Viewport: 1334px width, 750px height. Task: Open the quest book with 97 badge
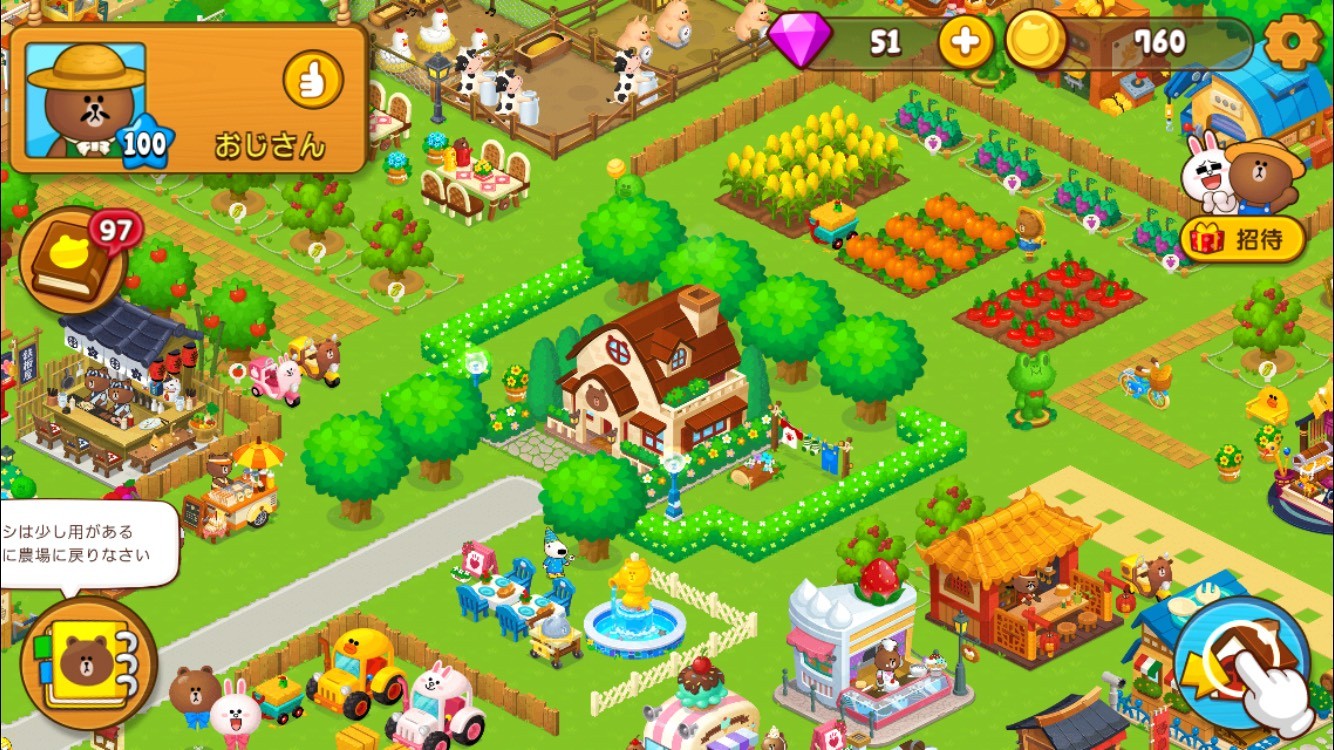[x=72, y=262]
